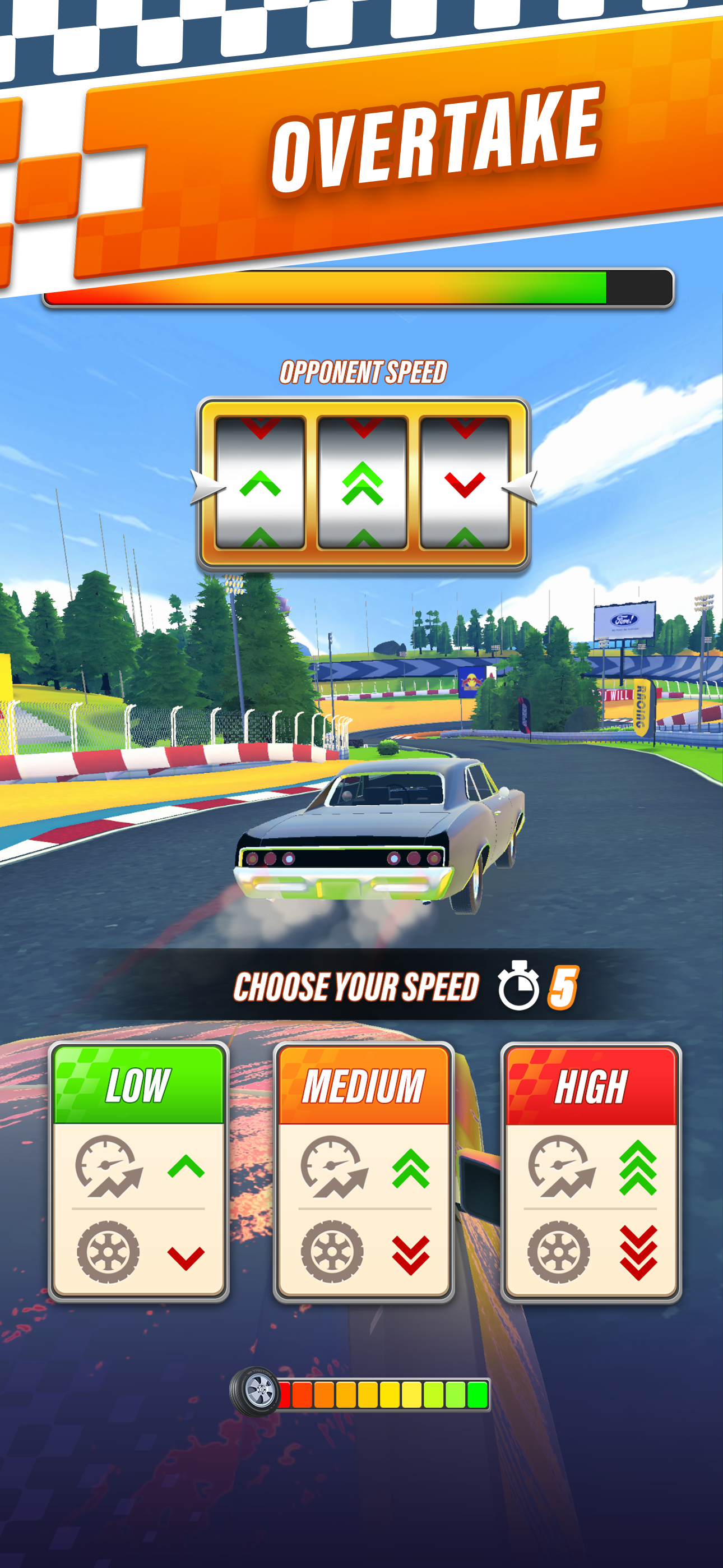Tap the red down chevron atop the first reel
This screenshot has height=1568, width=723.
click(262, 429)
